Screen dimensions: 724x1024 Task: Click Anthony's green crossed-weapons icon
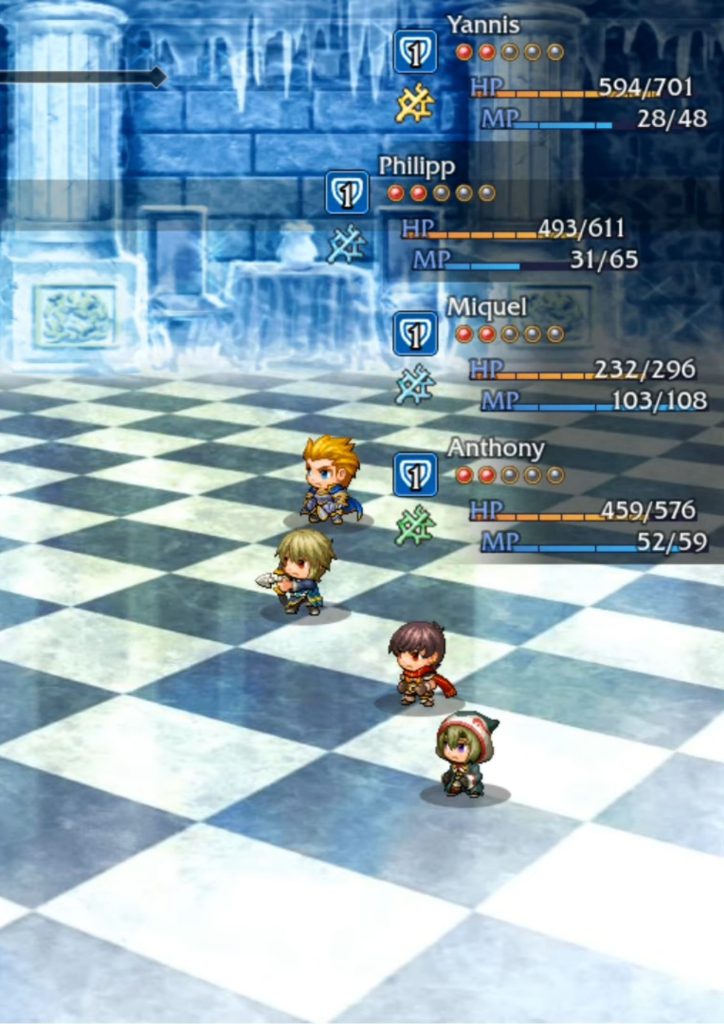(414, 526)
